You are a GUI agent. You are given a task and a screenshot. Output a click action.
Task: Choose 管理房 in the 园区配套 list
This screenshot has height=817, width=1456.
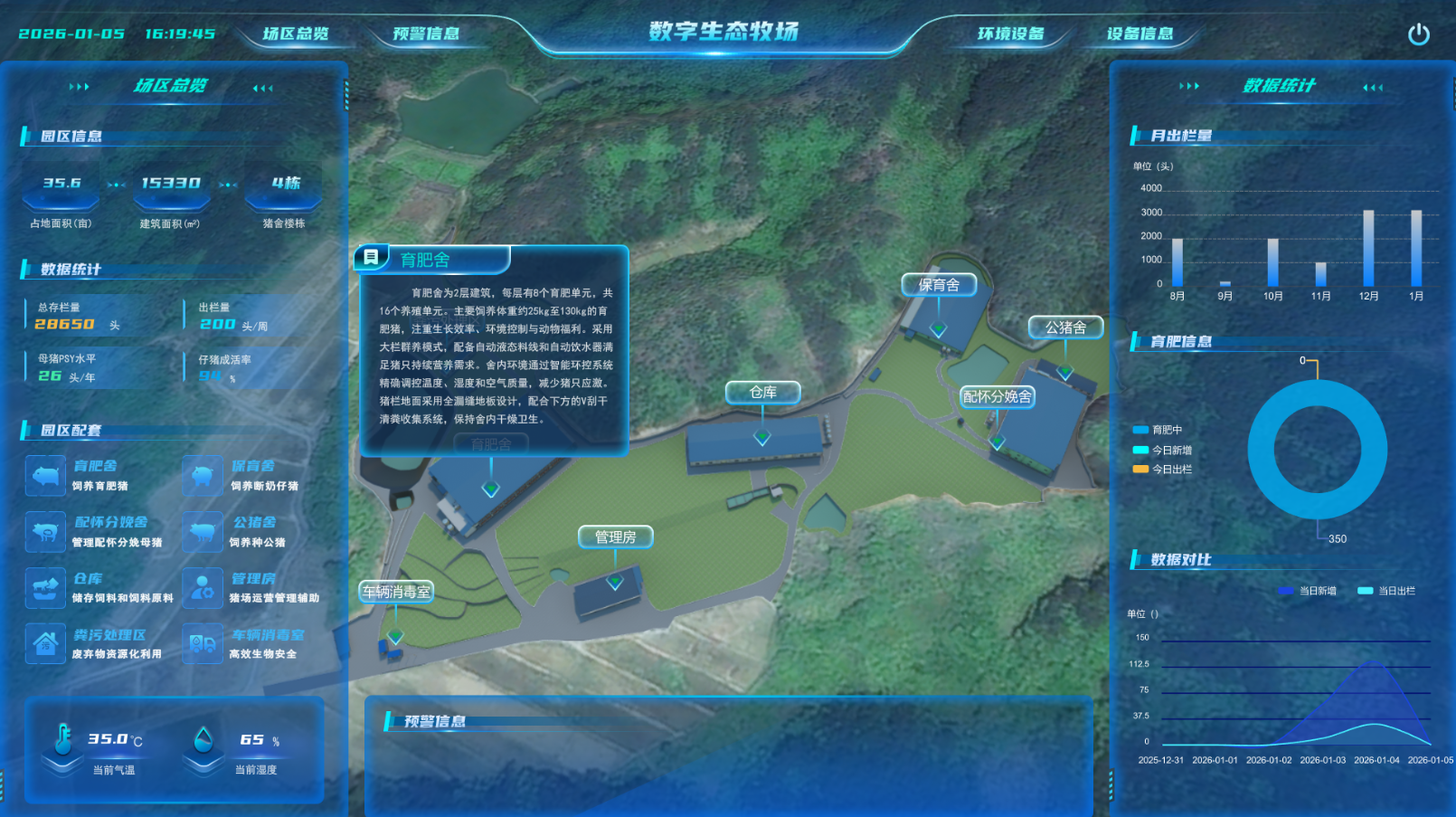click(253, 579)
